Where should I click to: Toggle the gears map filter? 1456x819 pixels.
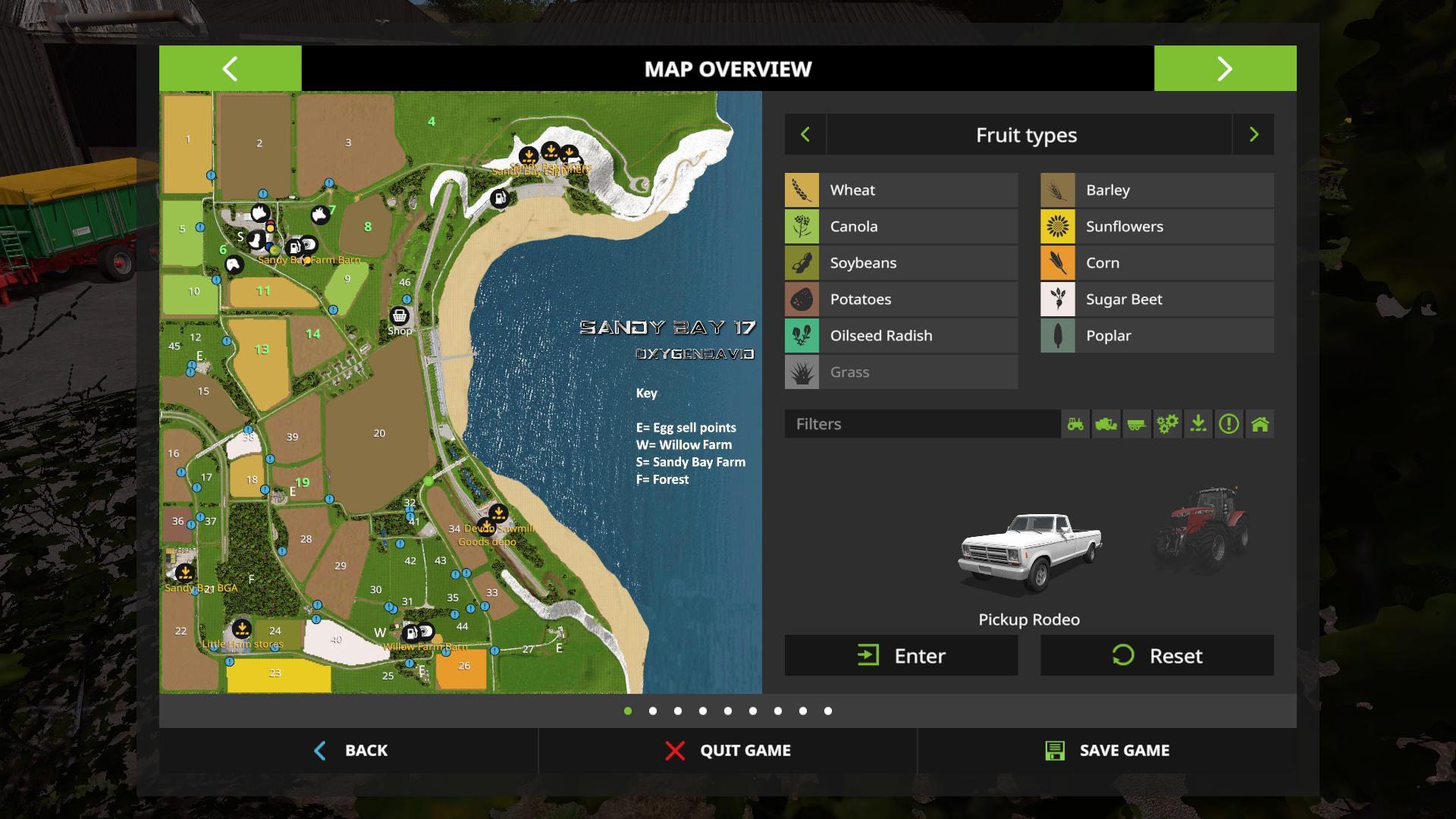[x=1167, y=424]
